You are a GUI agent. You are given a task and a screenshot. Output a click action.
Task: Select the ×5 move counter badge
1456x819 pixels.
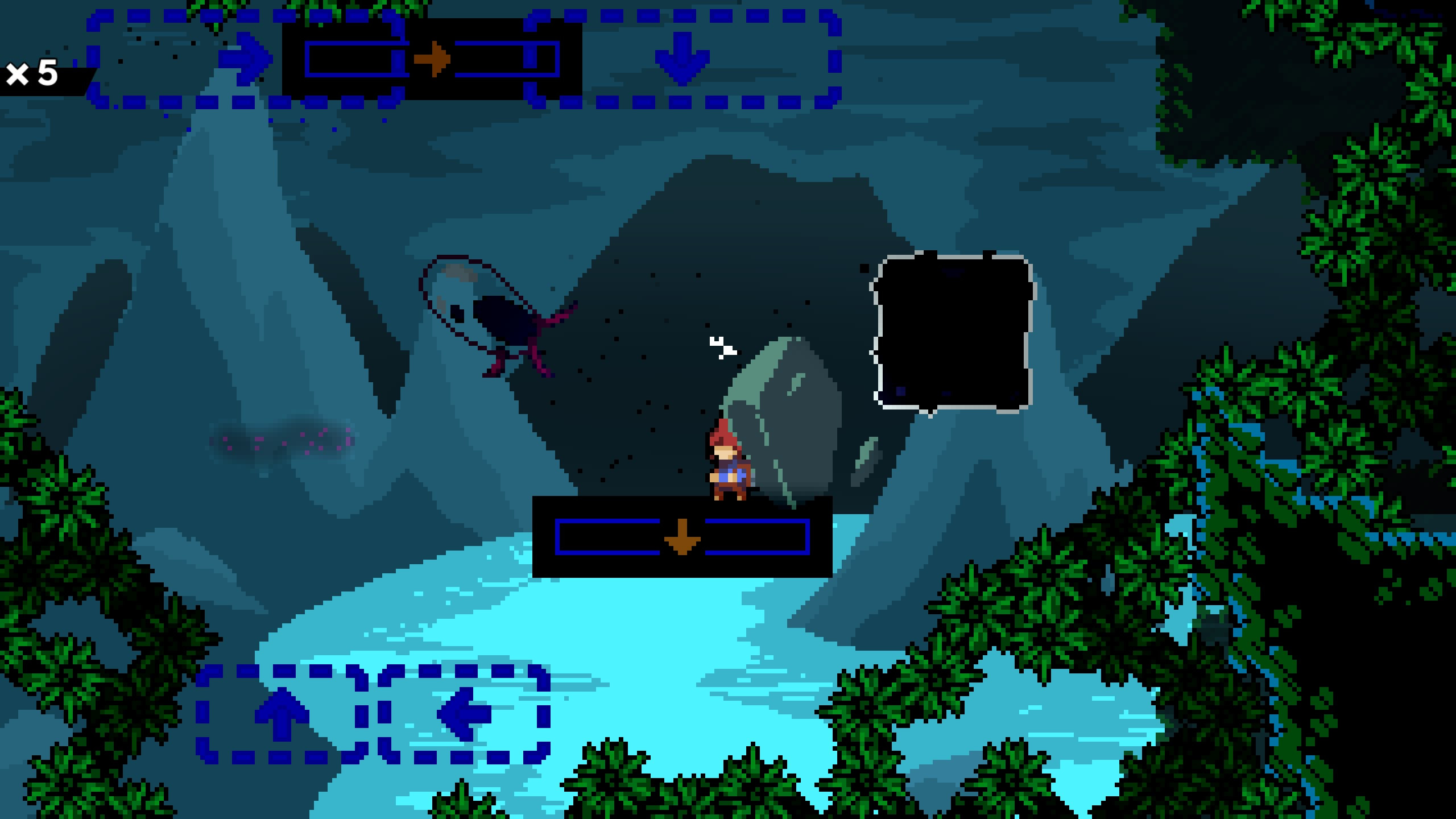(34, 74)
